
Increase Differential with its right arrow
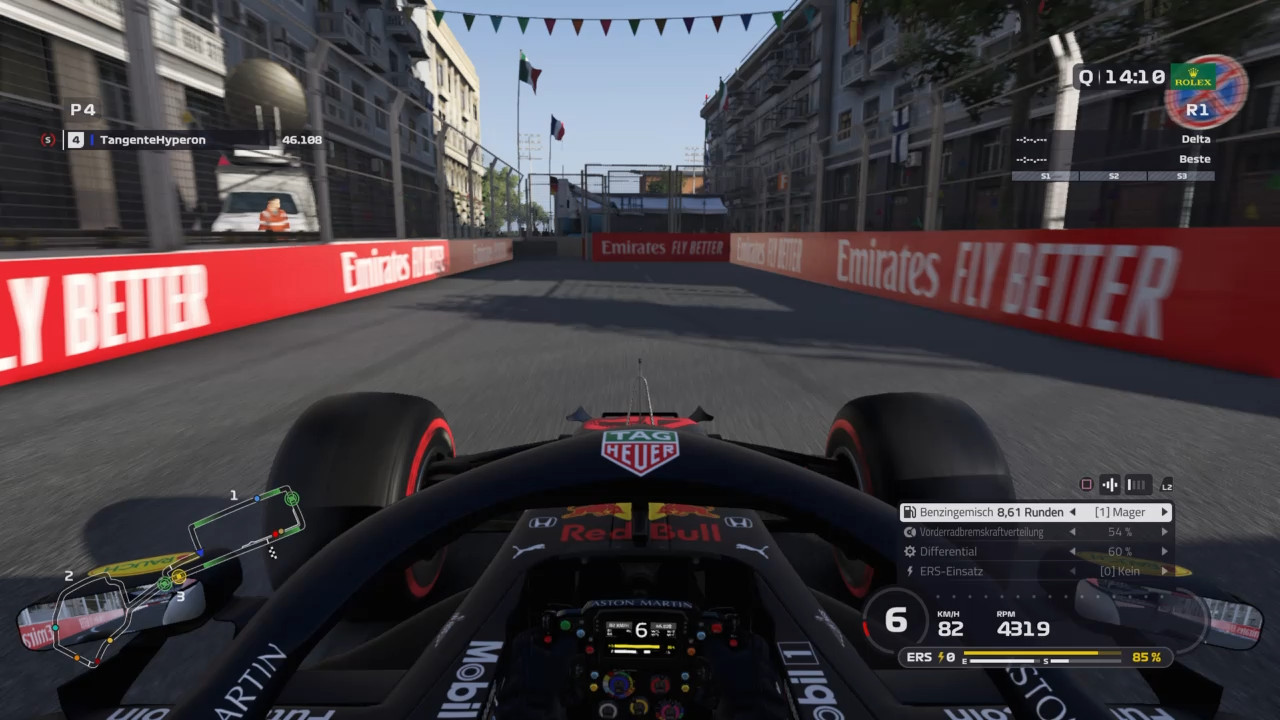(1164, 551)
